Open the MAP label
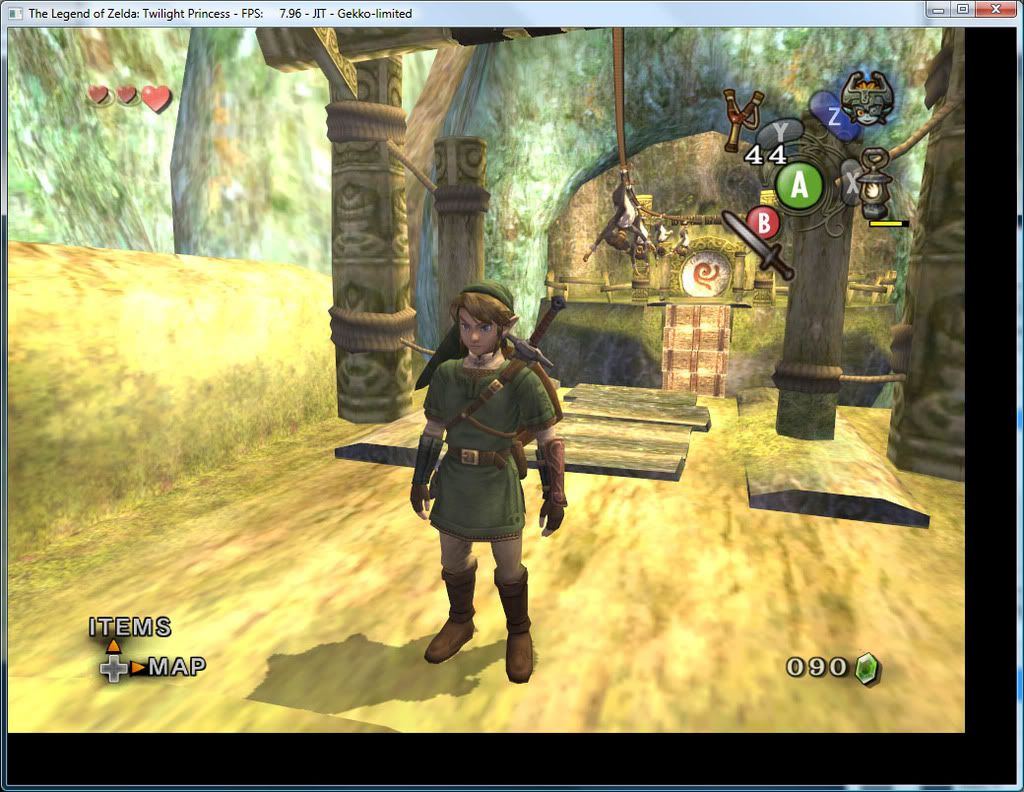 click(x=177, y=667)
